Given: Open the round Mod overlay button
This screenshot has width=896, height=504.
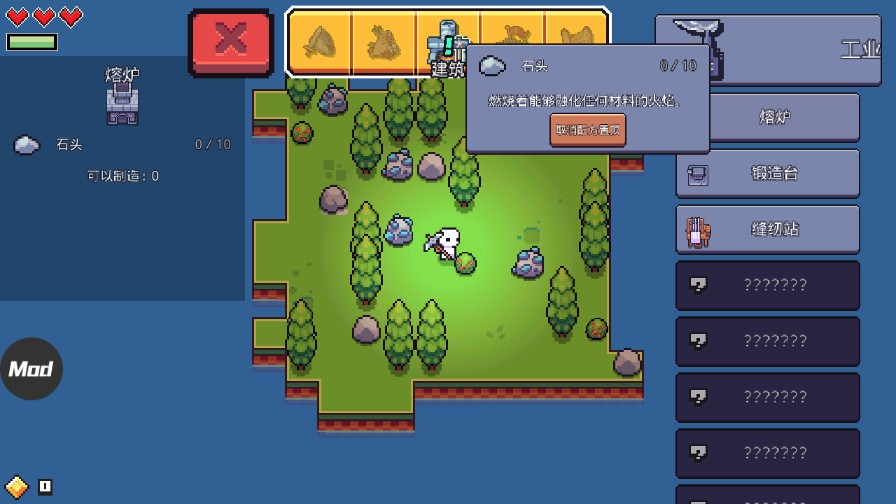Looking at the screenshot, I should click(x=31, y=369).
